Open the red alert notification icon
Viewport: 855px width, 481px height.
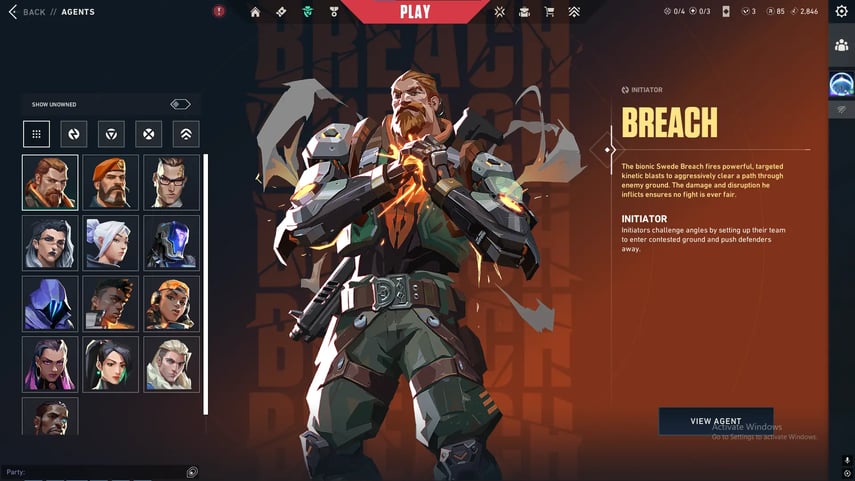coord(219,12)
